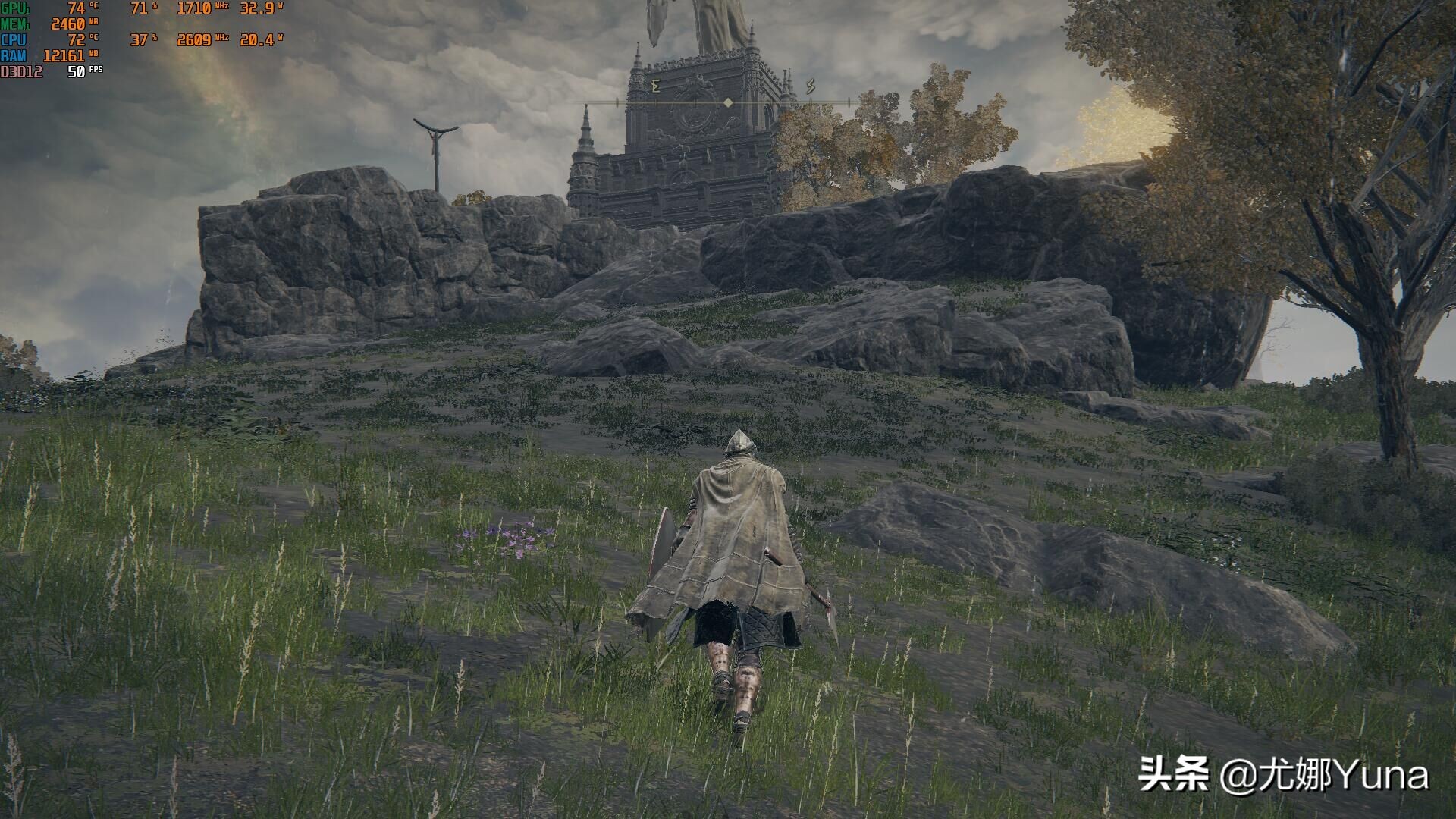Click the compass bar's center diamond marker

point(728,102)
